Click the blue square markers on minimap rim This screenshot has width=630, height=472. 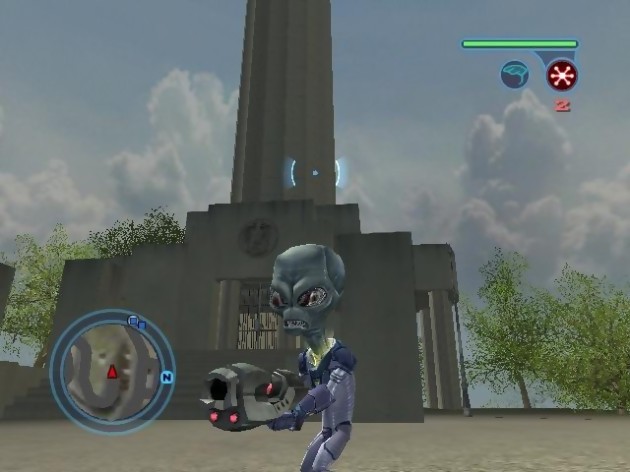[x=136, y=322]
